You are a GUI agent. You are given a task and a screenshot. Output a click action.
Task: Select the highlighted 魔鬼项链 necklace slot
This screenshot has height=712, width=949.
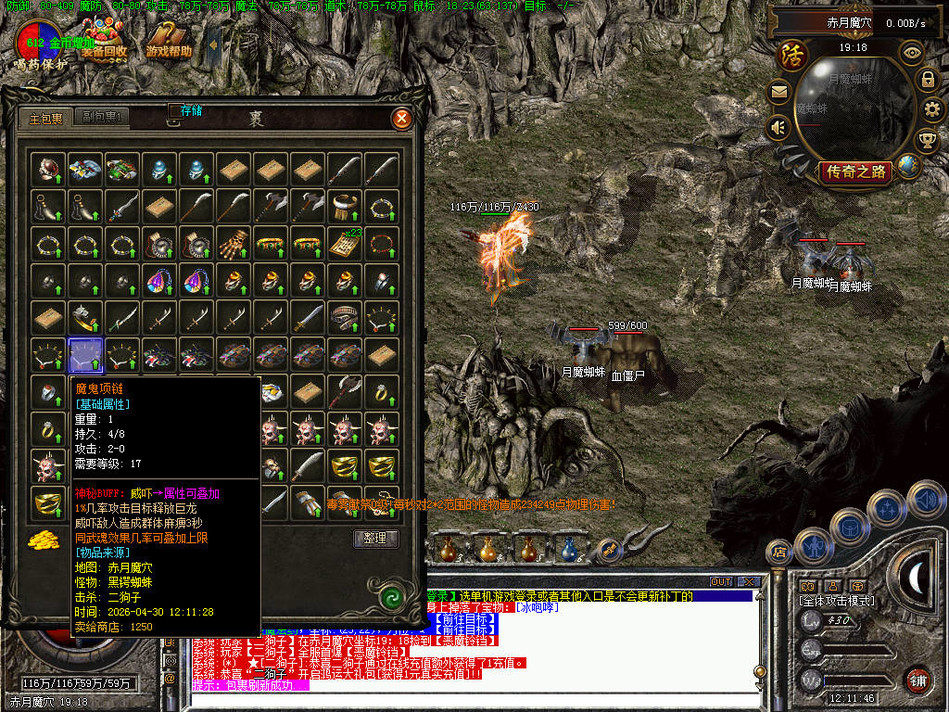(x=85, y=355)
